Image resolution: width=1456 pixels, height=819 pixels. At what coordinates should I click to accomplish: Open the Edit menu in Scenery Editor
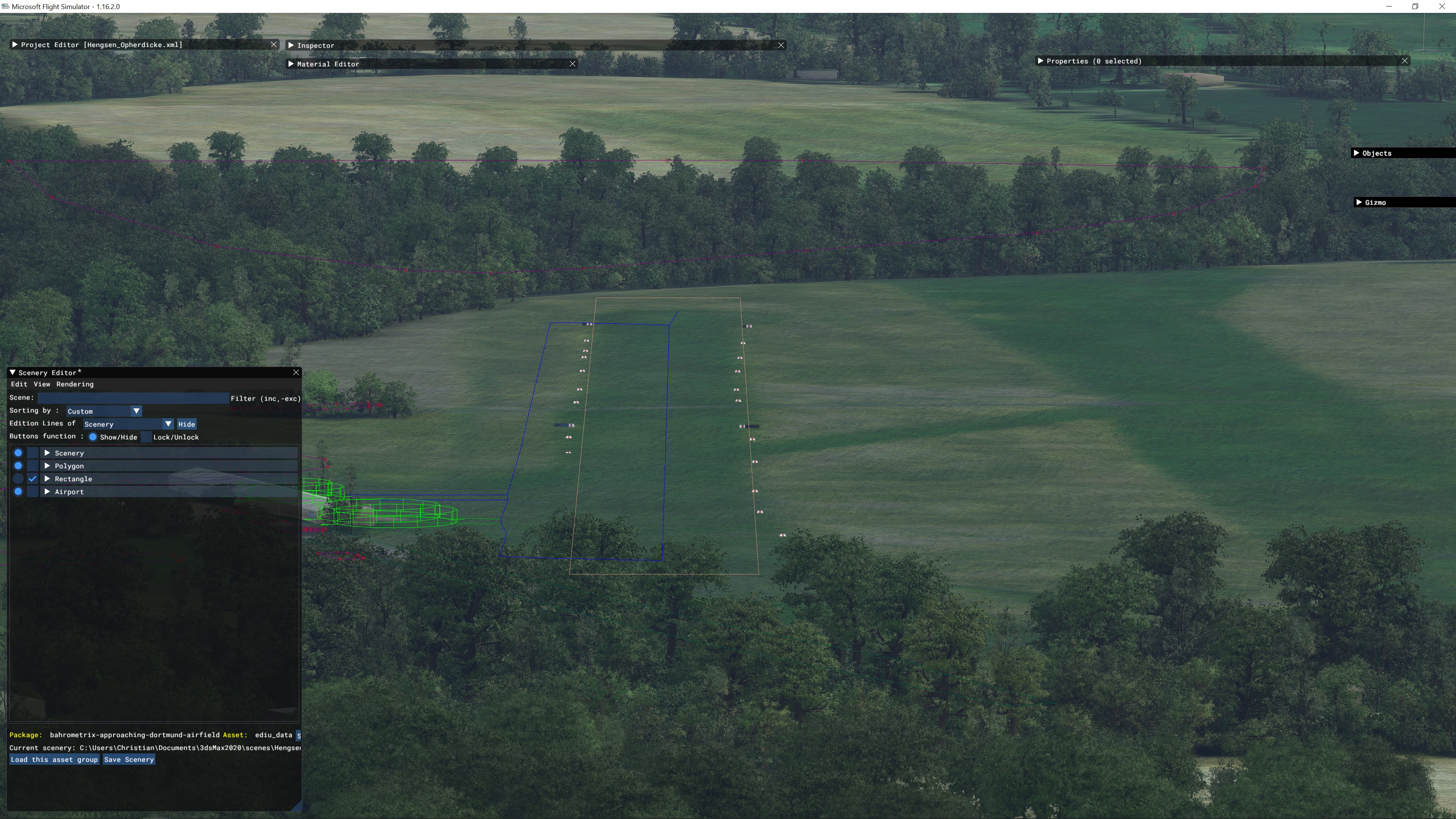click(19, 384)
